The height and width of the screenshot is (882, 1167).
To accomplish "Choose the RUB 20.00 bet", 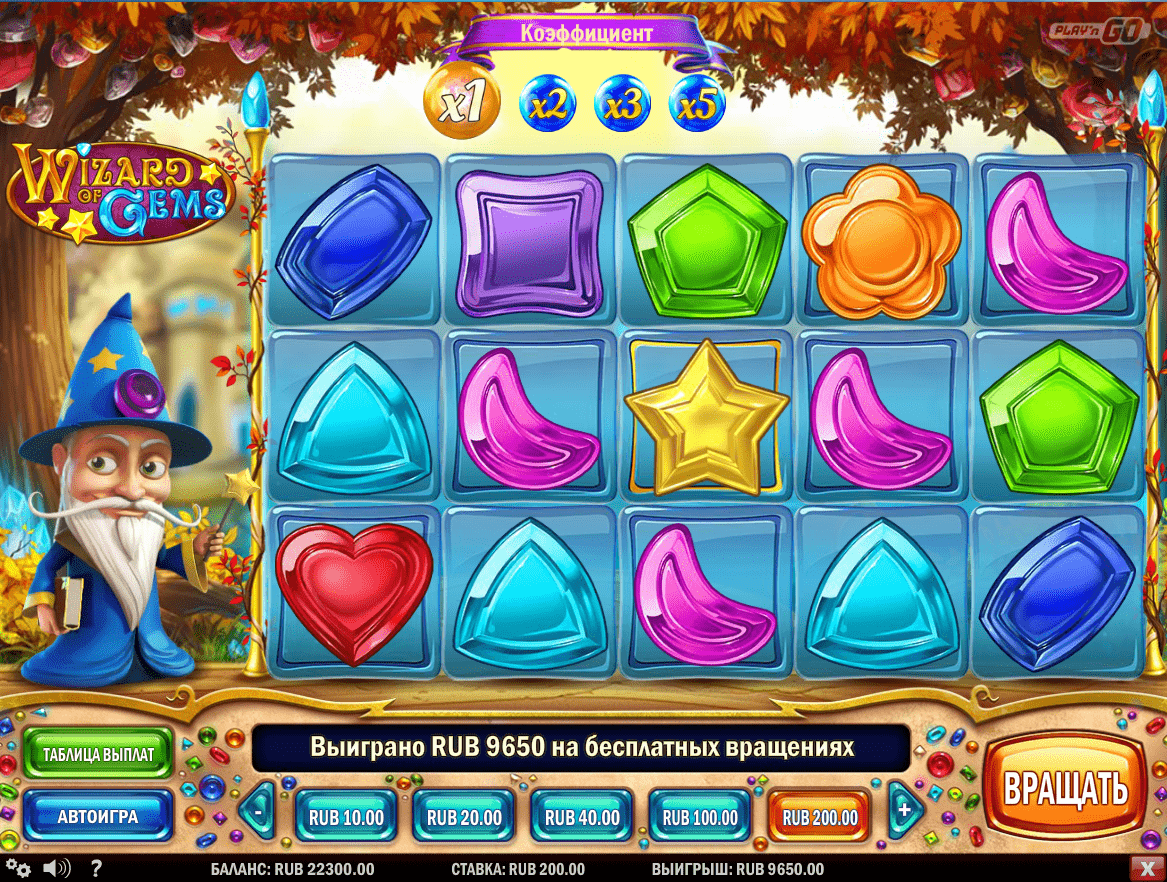I will (x=464, y=816).
